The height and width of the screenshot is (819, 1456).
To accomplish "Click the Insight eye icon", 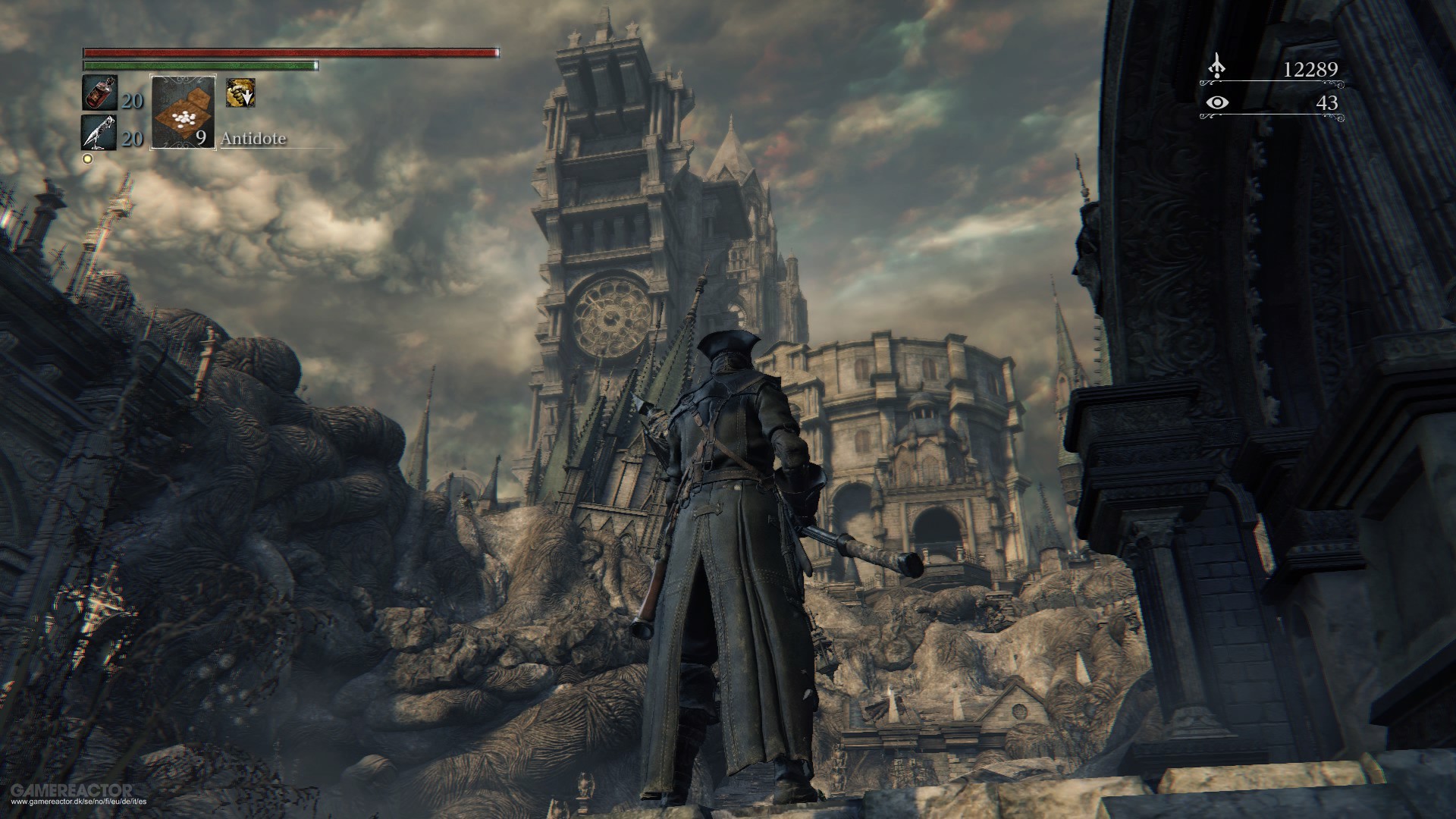I will [1217, 102].
